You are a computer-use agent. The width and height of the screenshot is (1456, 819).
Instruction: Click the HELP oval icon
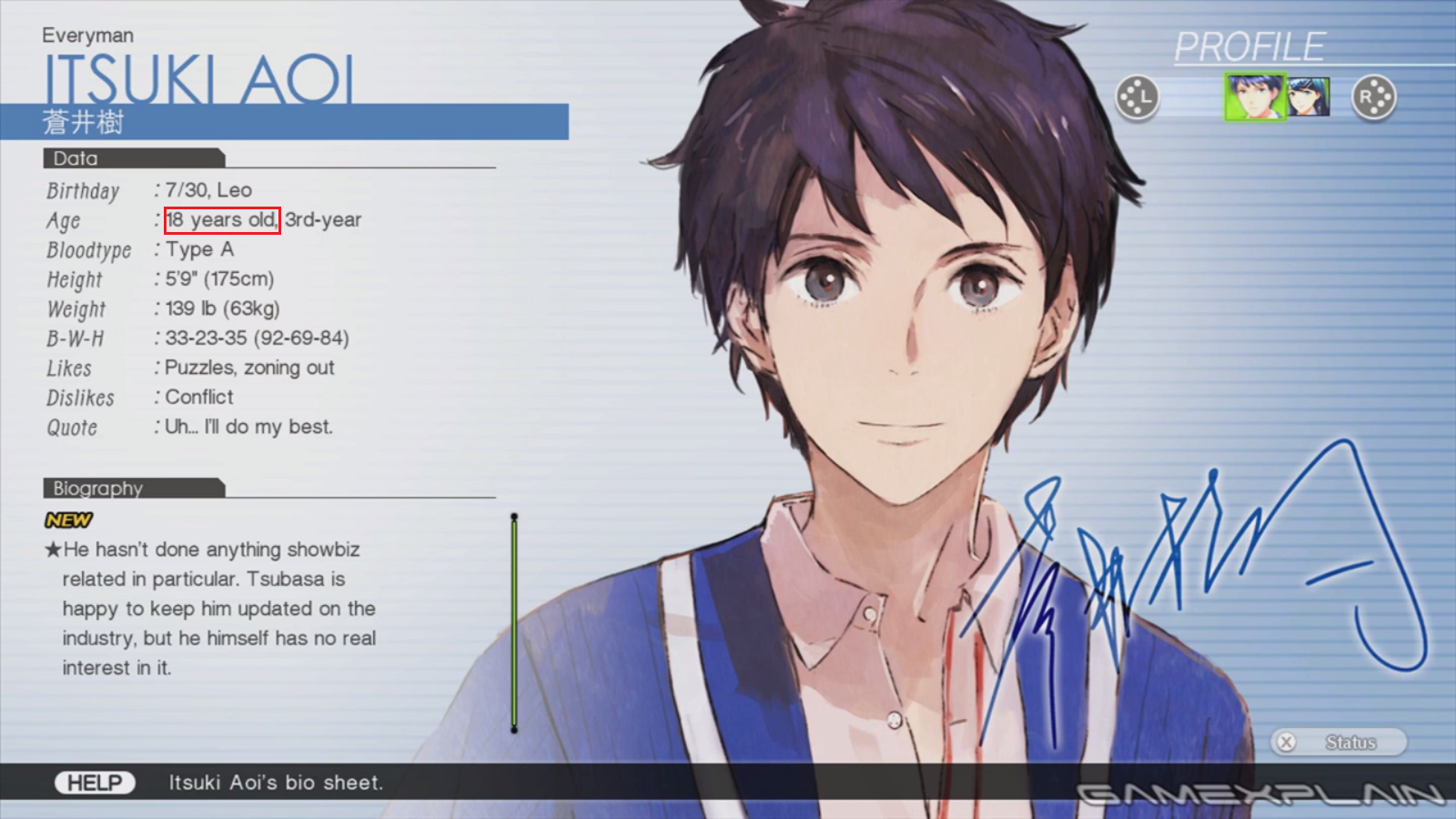coord(96,782)
